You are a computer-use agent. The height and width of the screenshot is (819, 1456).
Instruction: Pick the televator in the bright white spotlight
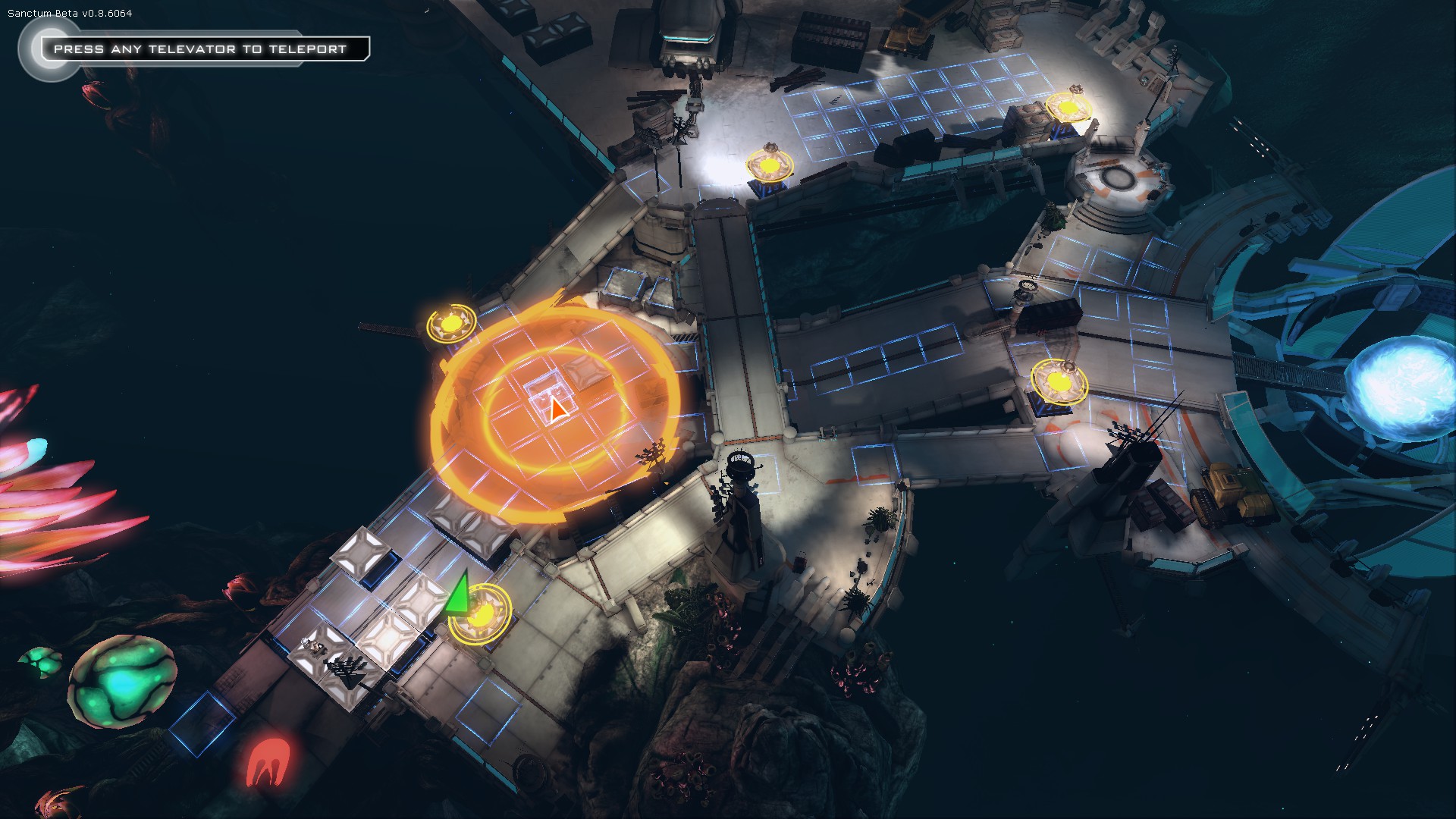click(x=769, y=165)
